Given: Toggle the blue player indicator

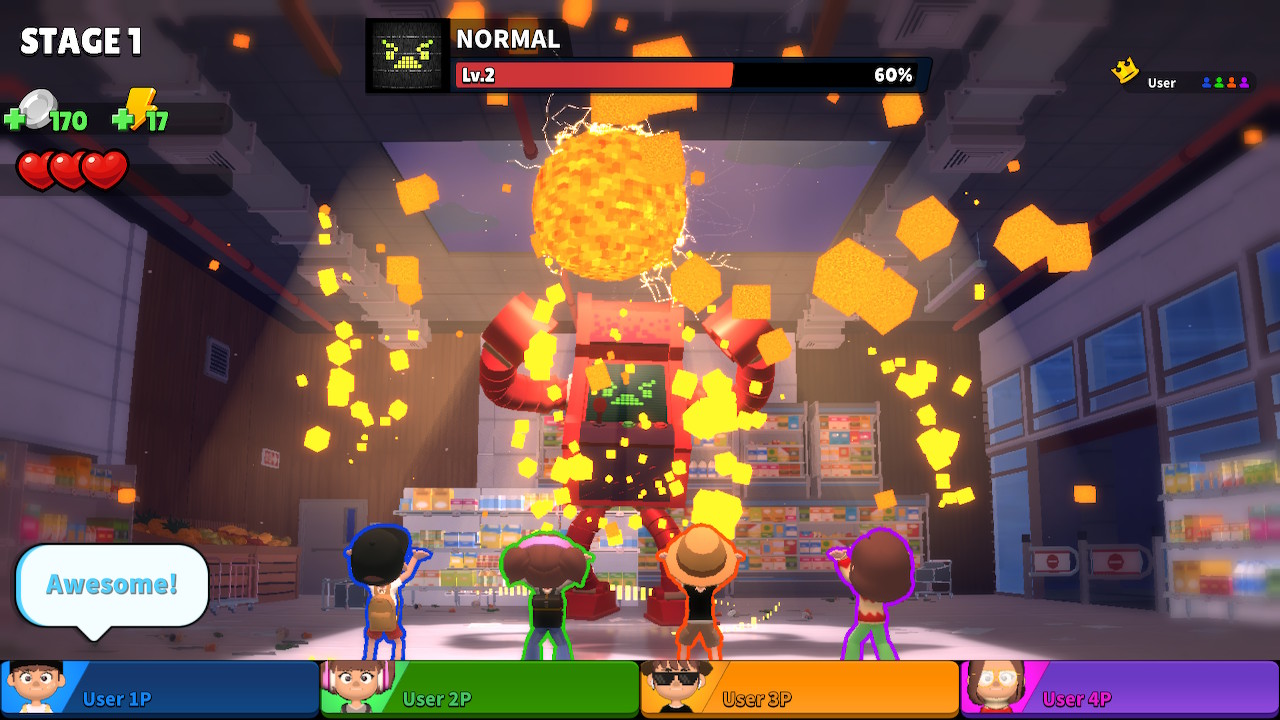Looking at the screenshot, I should [1206, 82].
